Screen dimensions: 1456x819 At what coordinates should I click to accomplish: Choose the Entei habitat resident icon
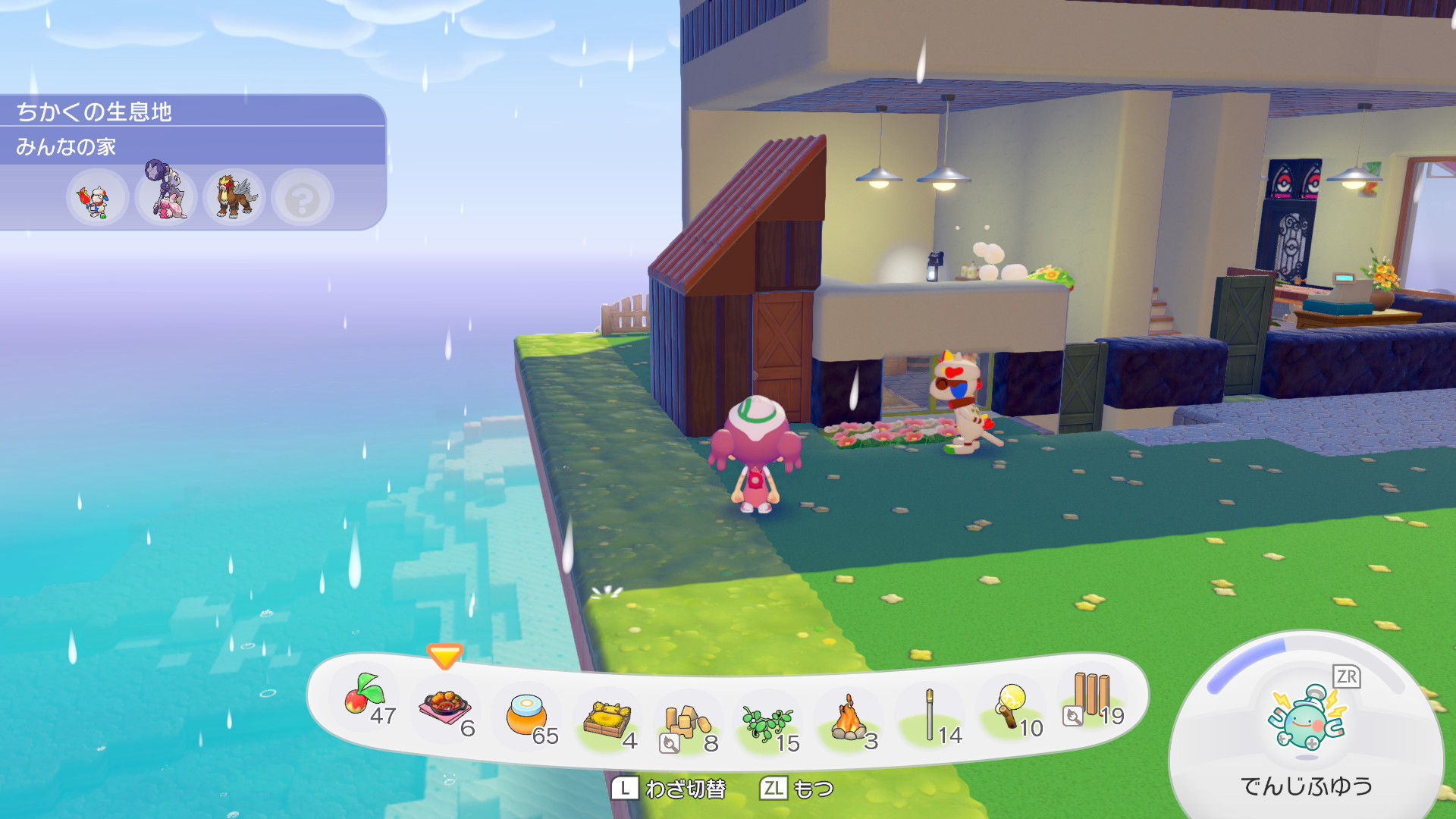(x=234, y=197)
